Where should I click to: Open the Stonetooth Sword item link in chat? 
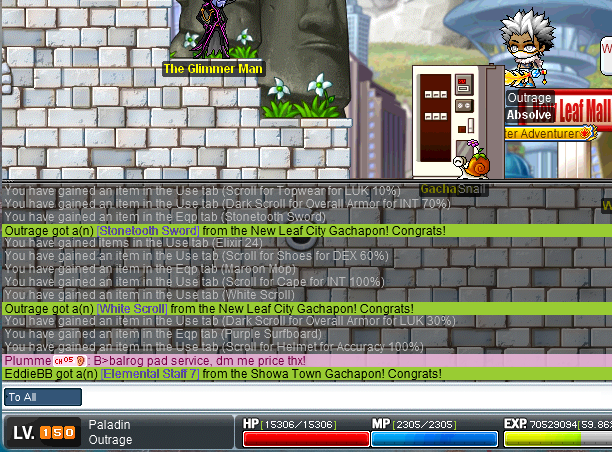(x=147, y=230)
